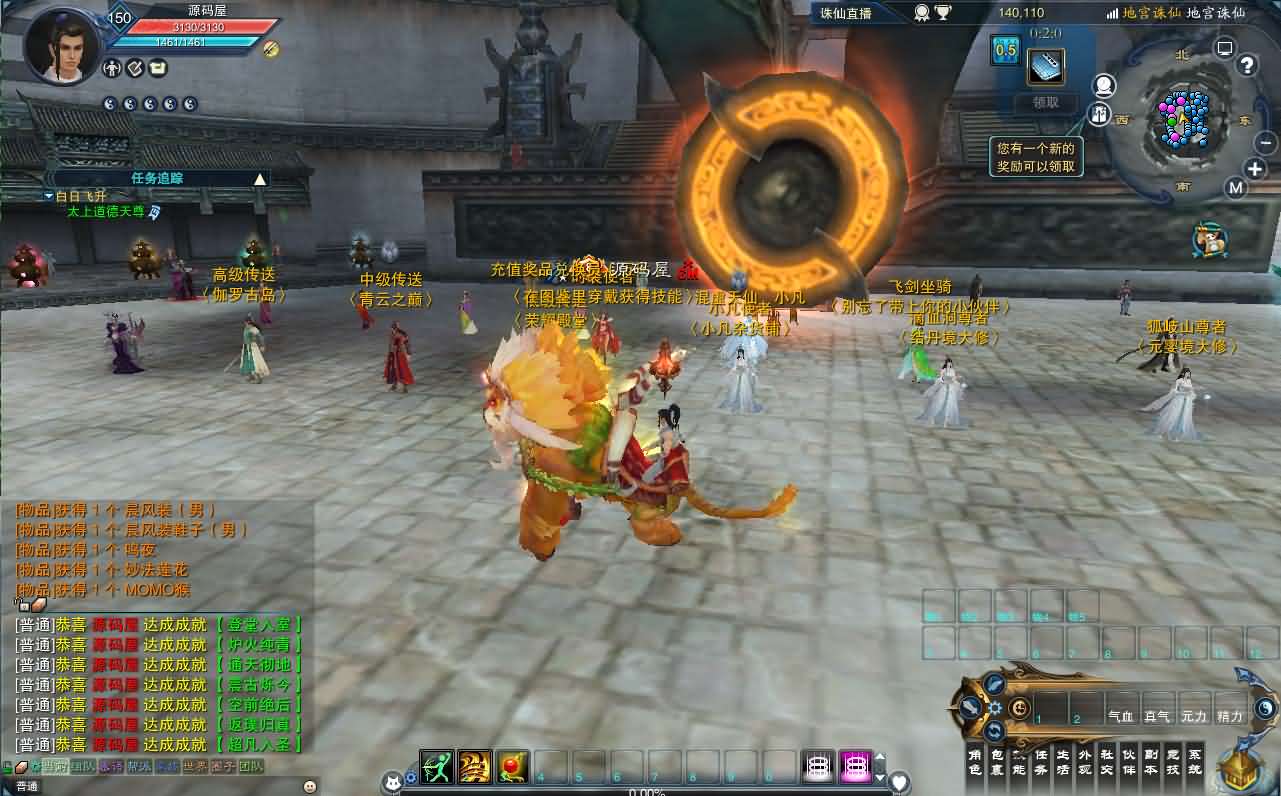
Task: Use the red fruit item in hotbar
Action: pos(512,767)
